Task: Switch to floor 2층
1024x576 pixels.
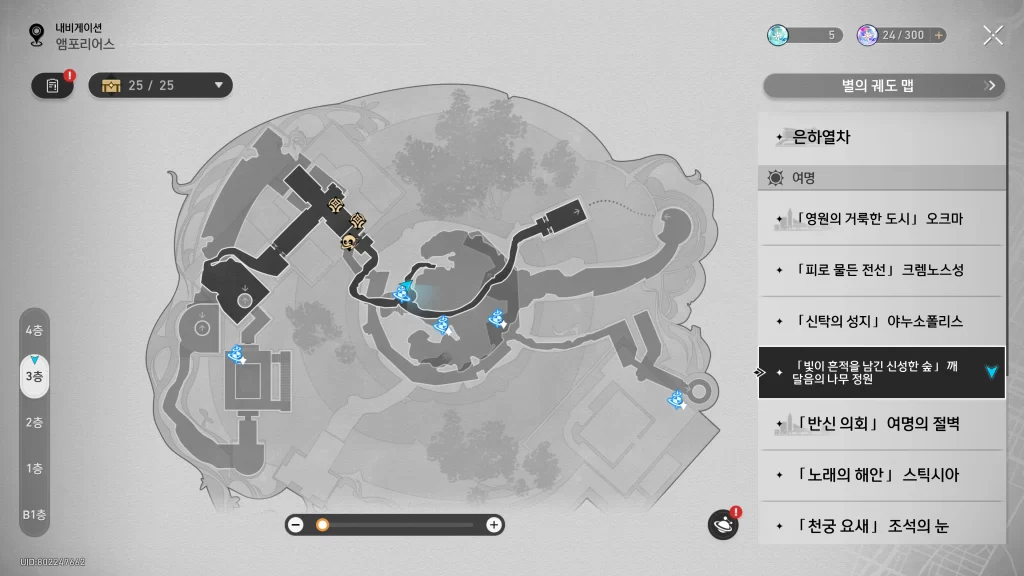Action: (34, 422)
